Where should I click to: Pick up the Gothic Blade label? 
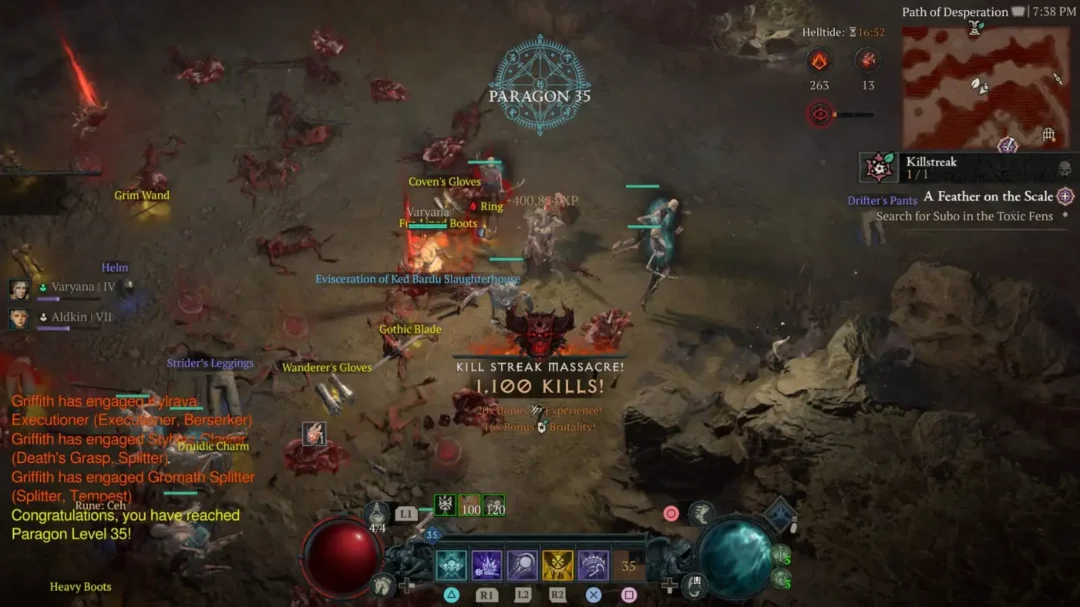[410, 329]
